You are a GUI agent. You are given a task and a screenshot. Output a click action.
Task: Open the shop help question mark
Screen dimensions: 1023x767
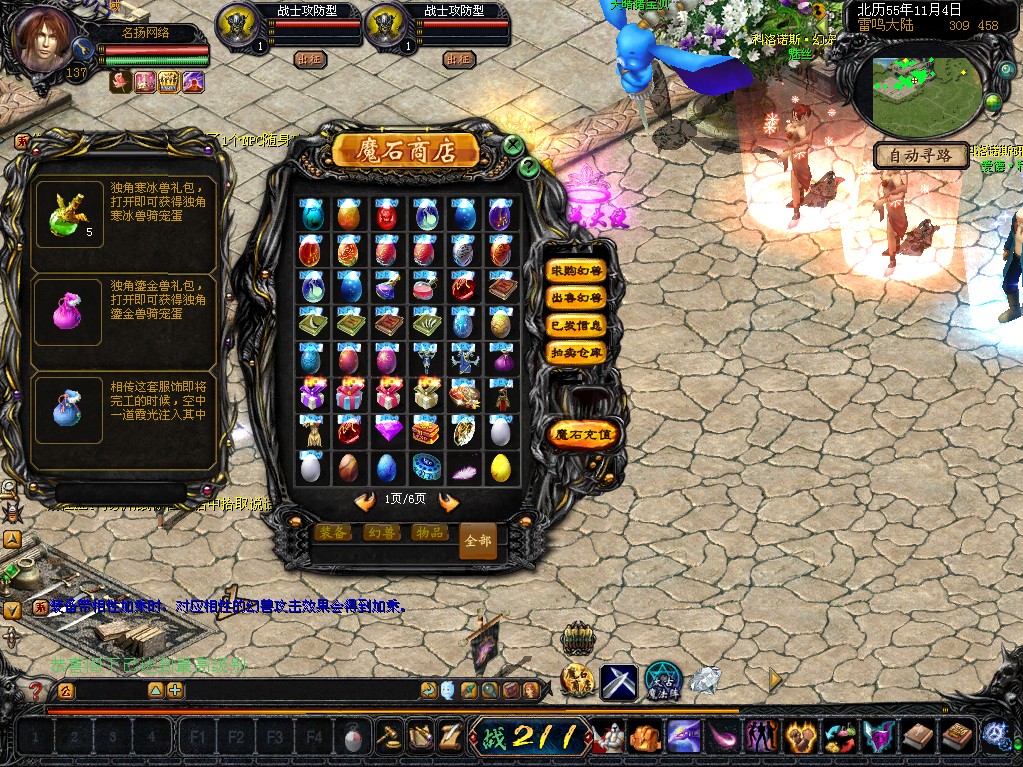tap(530, 167)
